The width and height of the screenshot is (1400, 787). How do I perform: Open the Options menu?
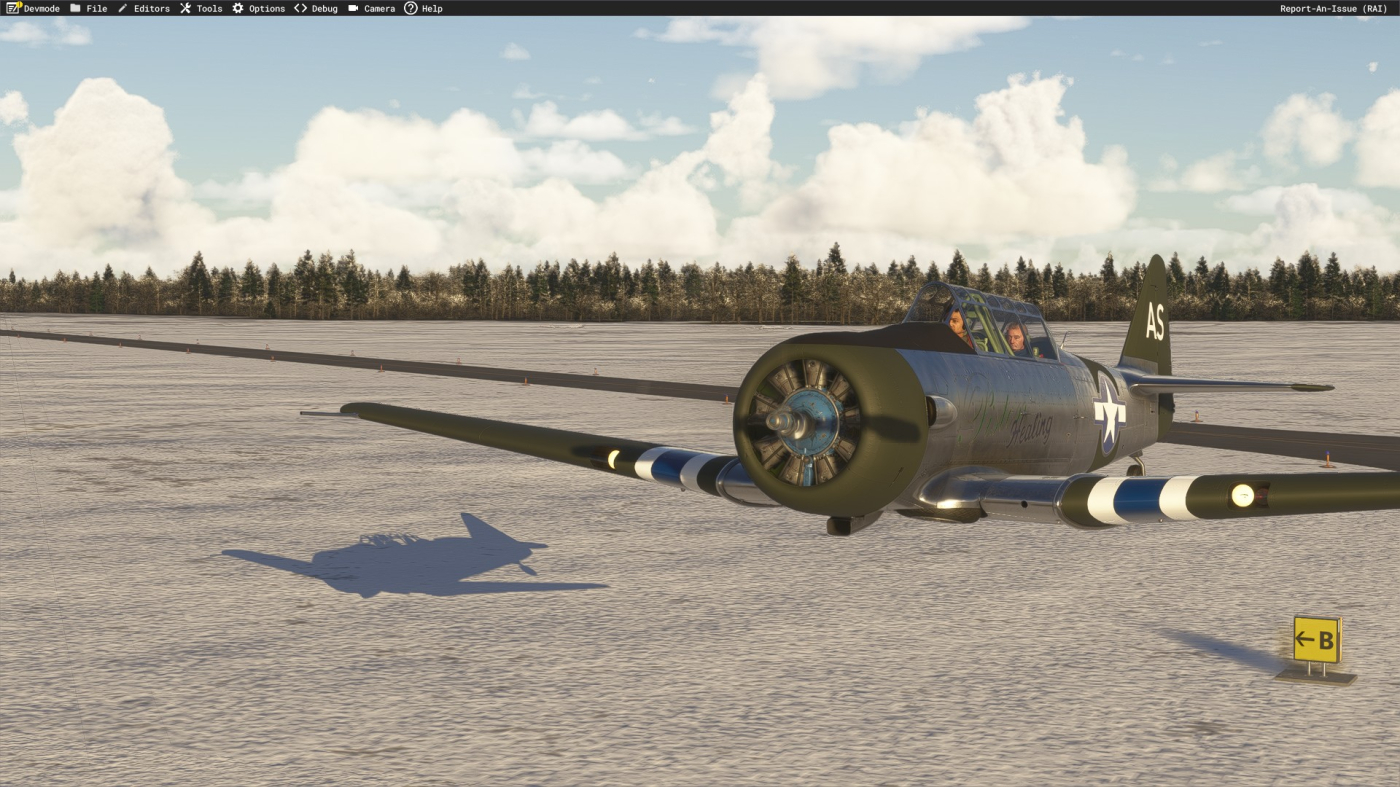click(259, 8)
